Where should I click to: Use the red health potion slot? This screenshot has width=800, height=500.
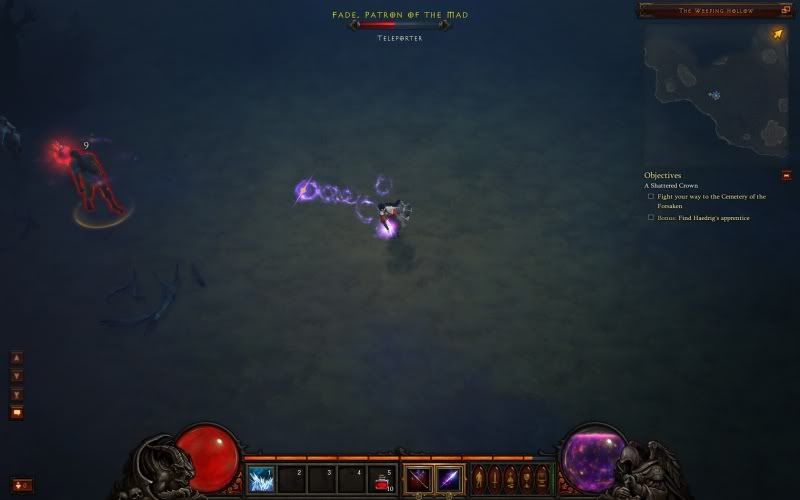(x=382, y=479)
